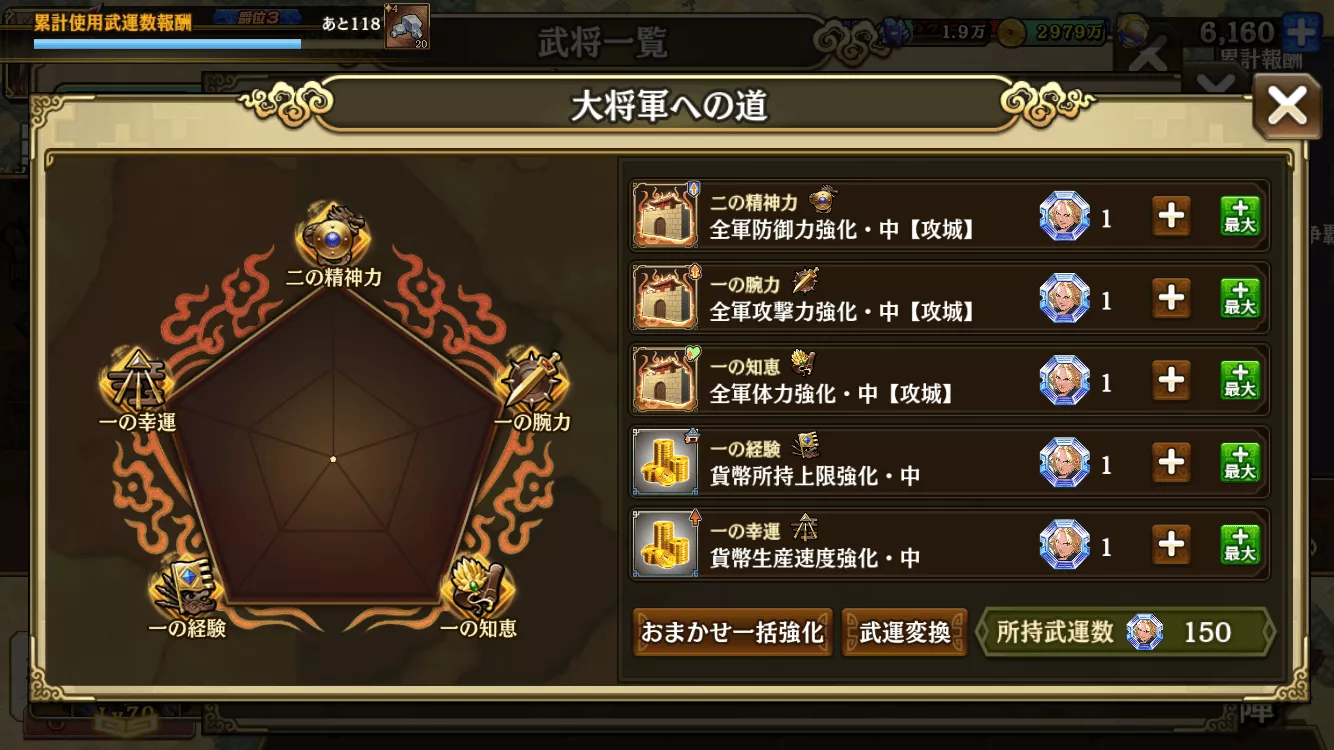1334x750 pixels.
Task: Click the stone resource icon showing あと118
Action: pyautogui.click(x=405, y=25)
